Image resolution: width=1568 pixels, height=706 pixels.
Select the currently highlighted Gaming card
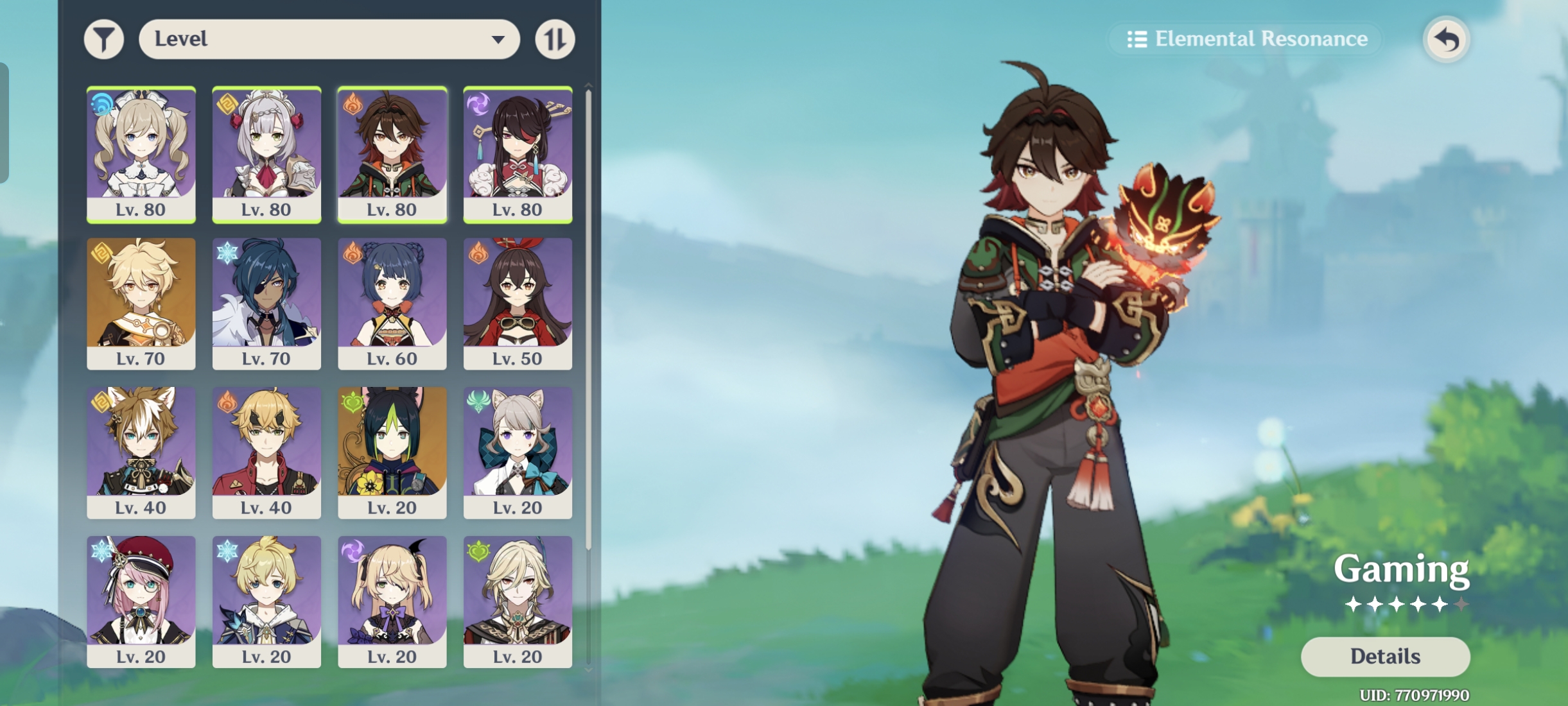[392, 154]
